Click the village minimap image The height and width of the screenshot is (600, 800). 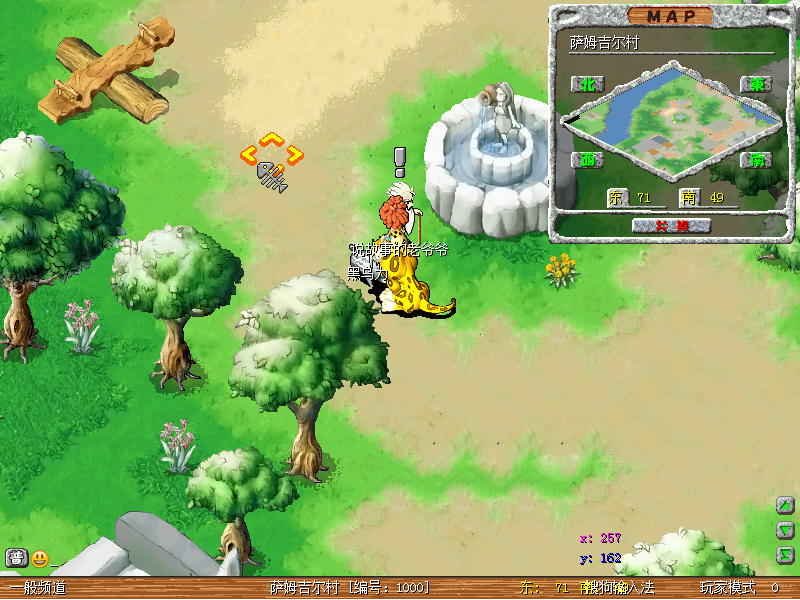(x=671, y=120)
